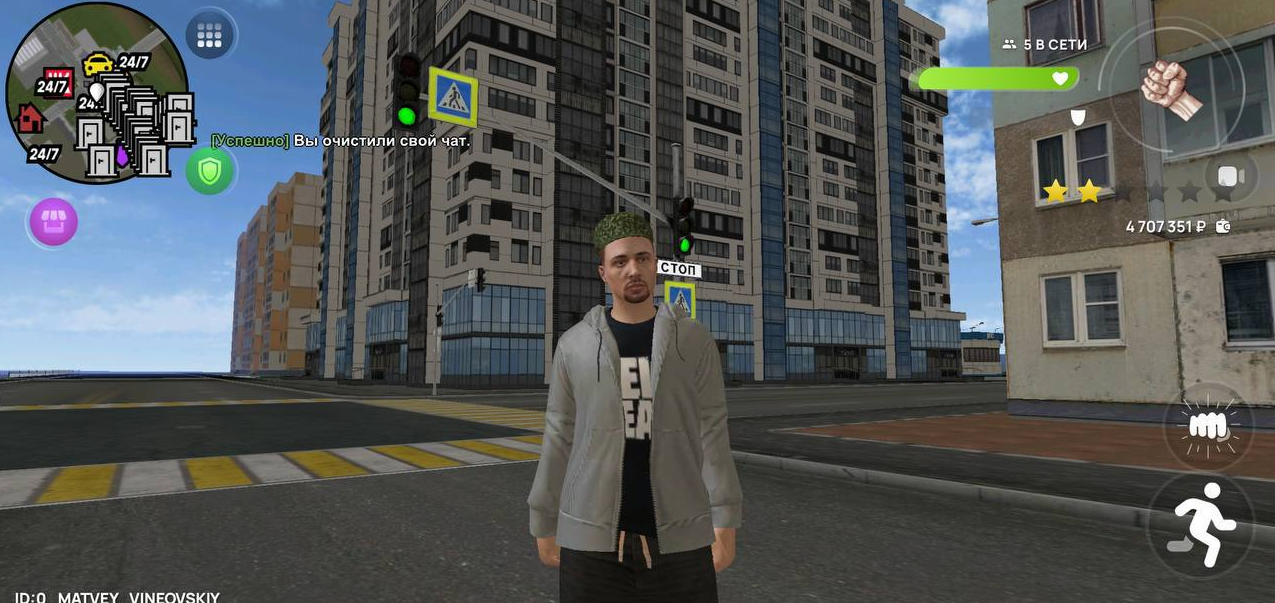Click the red house marker on minimap
The height and width of the screenshot is (603, 1275).
tap(30, 118)
